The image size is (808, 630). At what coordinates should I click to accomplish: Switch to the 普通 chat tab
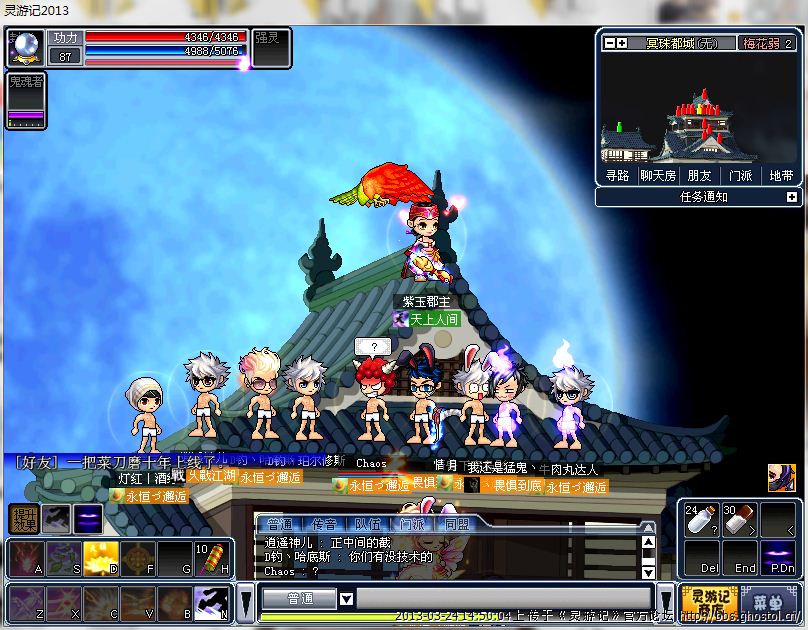(x=280, y=524)
